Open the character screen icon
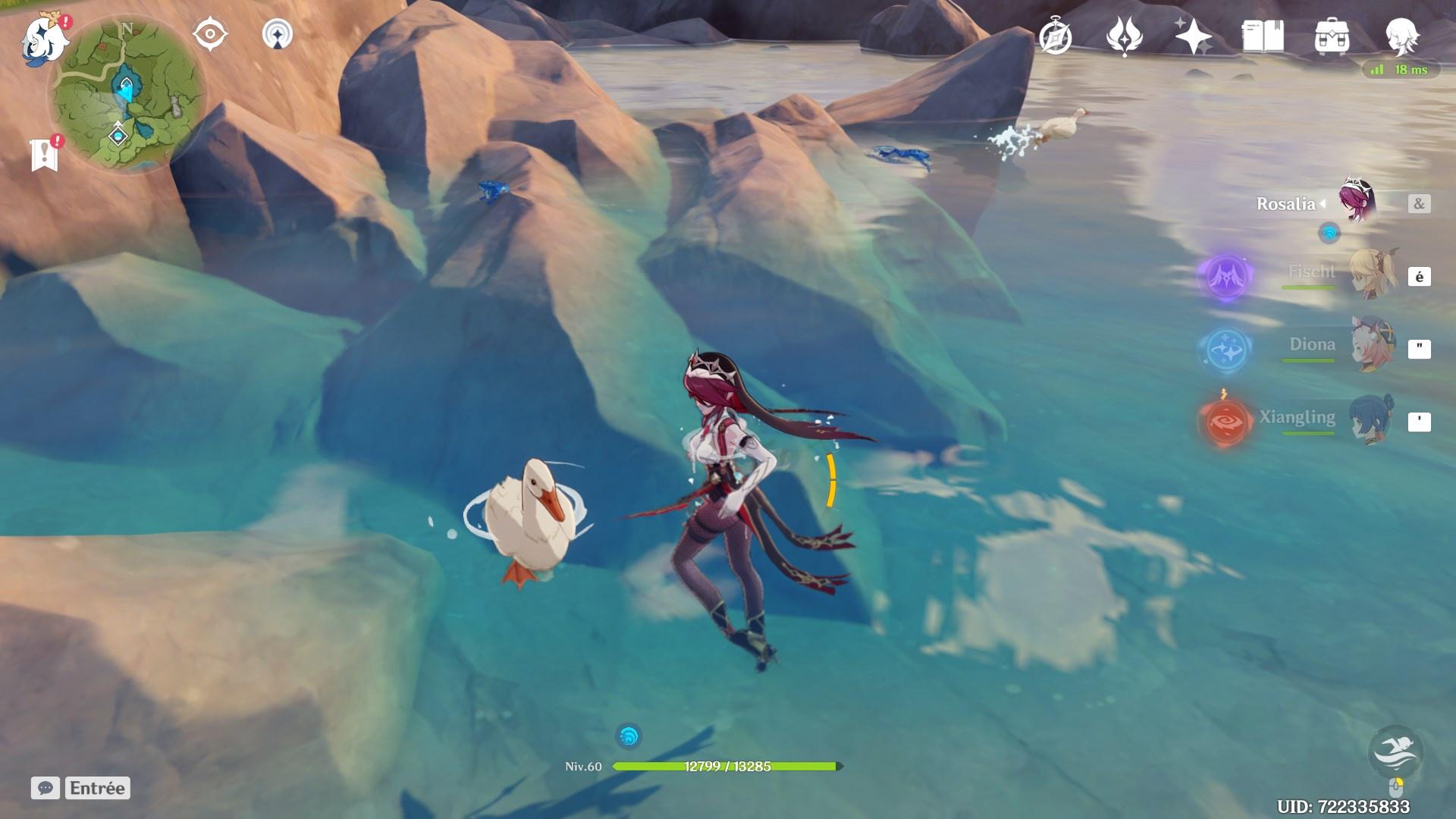This screenshot has width=1456, height=819. [1401, 35]
